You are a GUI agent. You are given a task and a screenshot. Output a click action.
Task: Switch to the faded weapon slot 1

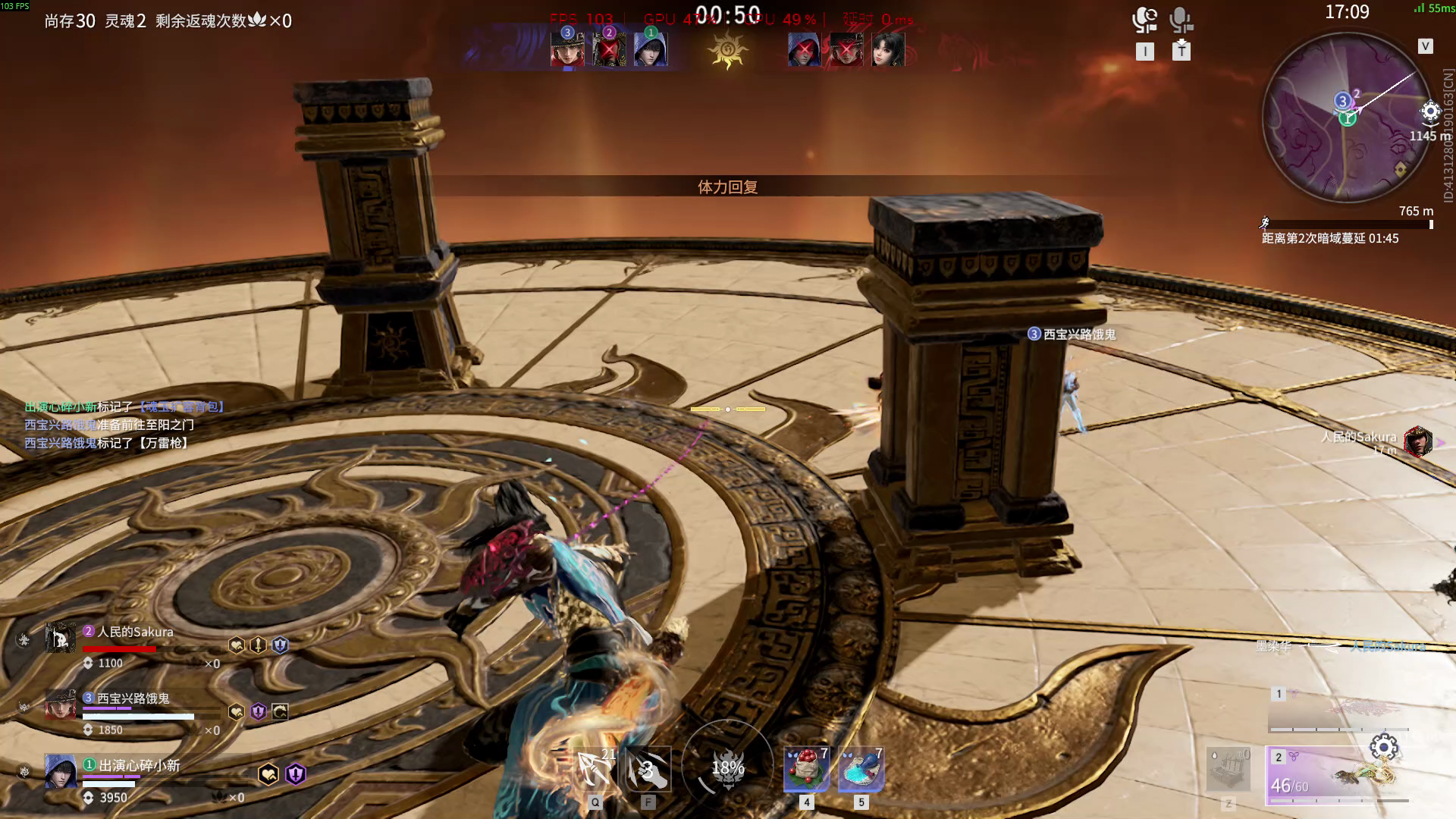coord(1338,708)
